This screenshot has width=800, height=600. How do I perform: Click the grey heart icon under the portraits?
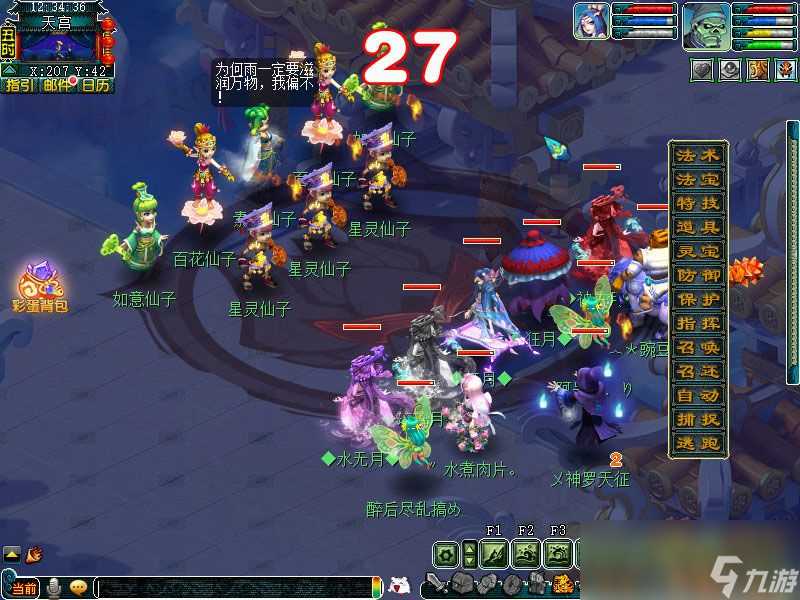click(704, 69)
